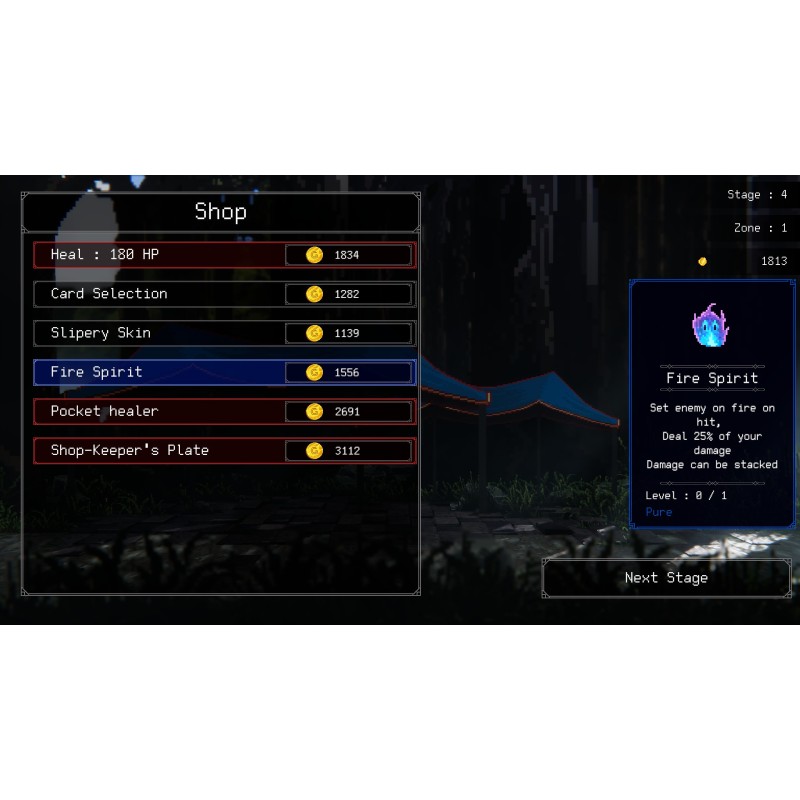The image size is (800, 800).
Task: Select Shop-Keeper's Plate in the shop
Action: coord(224,450)
